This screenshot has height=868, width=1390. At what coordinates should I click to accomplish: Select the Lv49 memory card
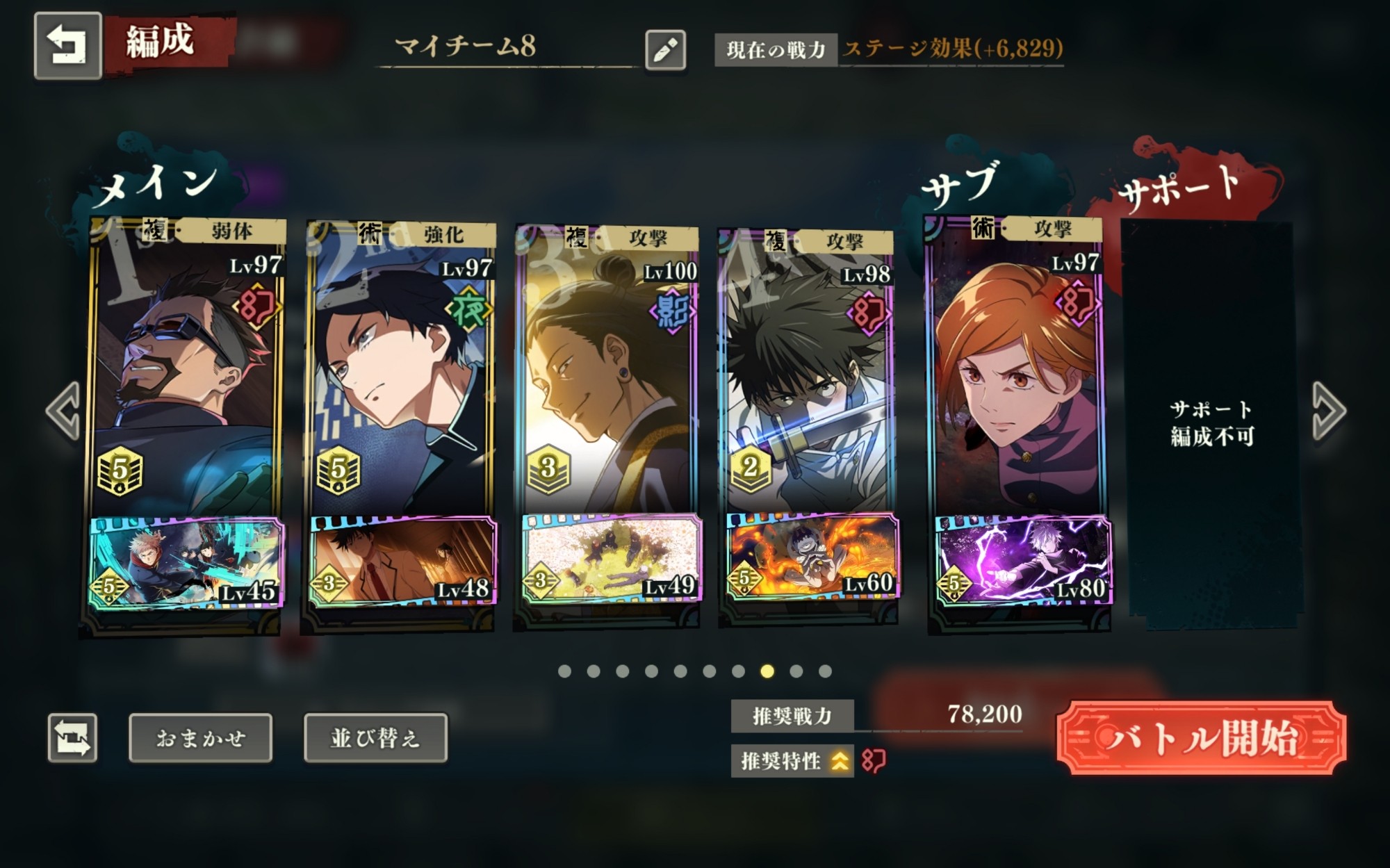point(610,559)
